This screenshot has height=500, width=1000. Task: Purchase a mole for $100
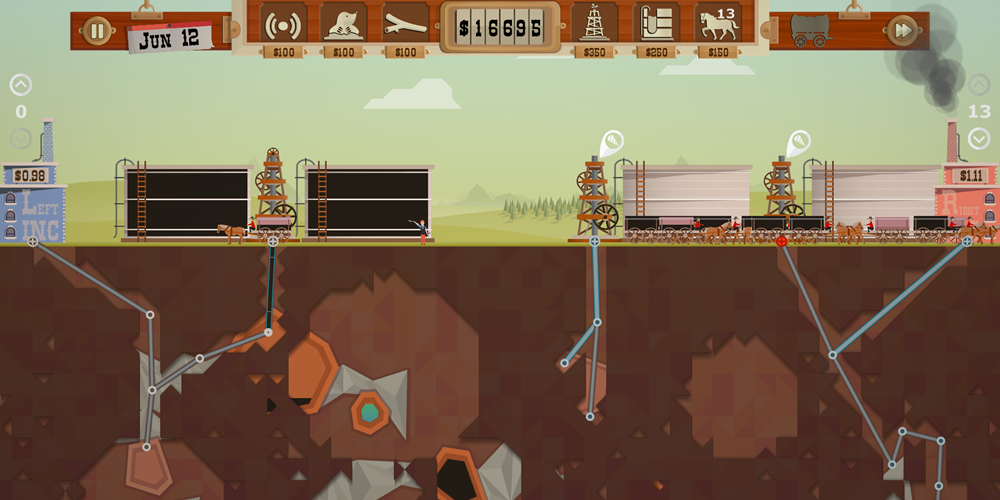pos(343,24)
